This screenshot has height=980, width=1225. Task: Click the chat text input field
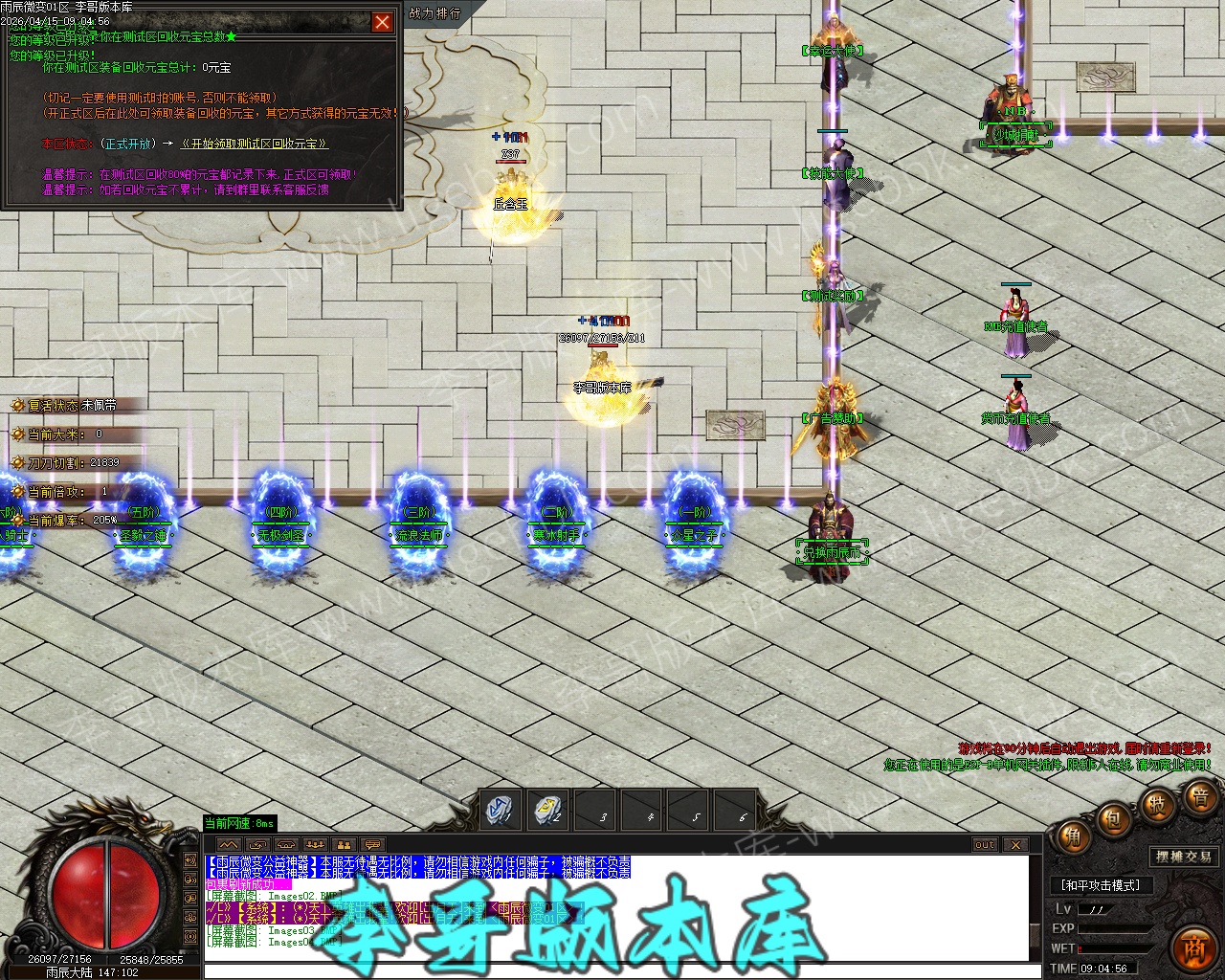612,970
